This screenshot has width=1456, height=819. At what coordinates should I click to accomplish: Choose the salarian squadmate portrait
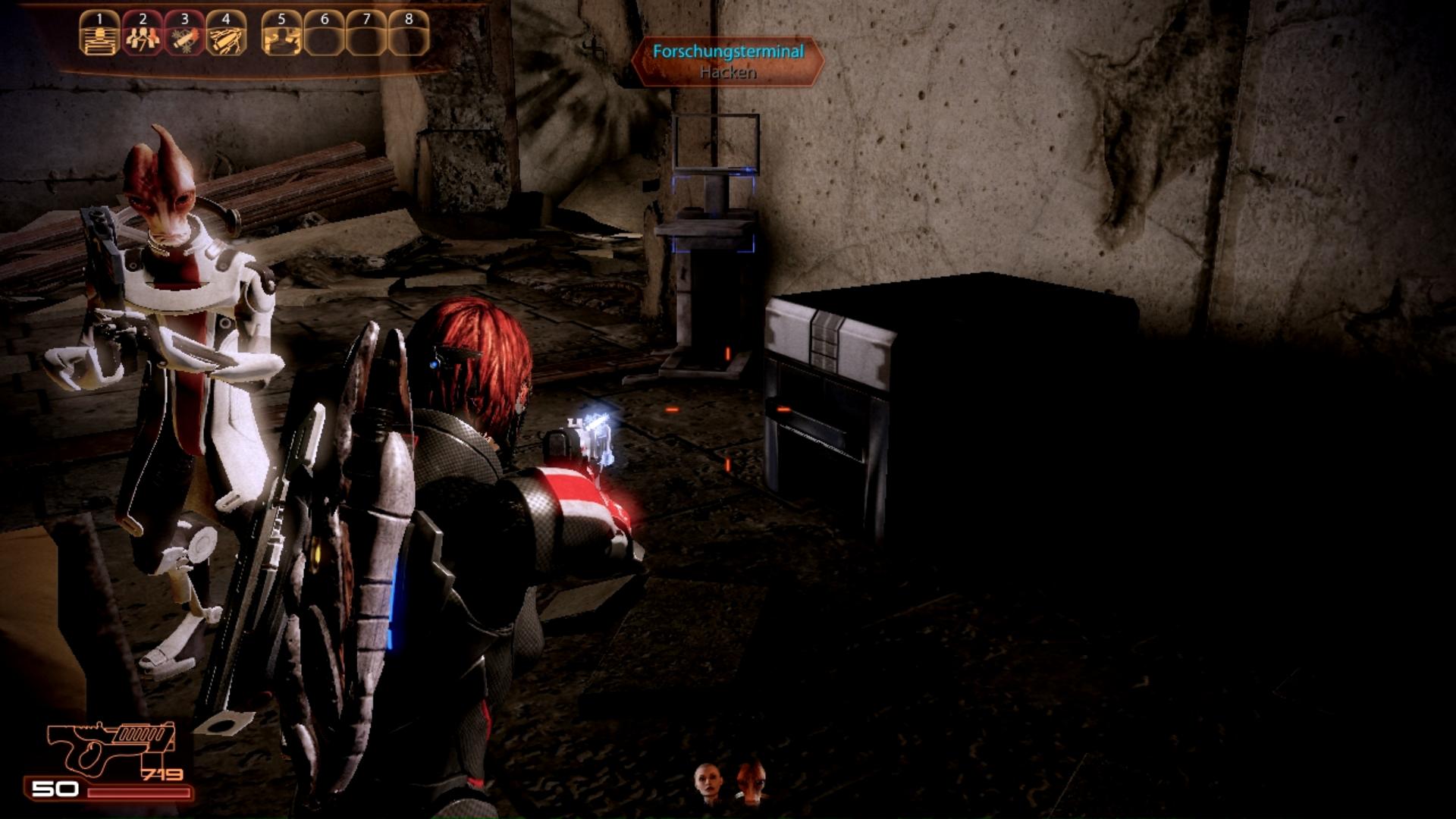click(x=752, y=781)
